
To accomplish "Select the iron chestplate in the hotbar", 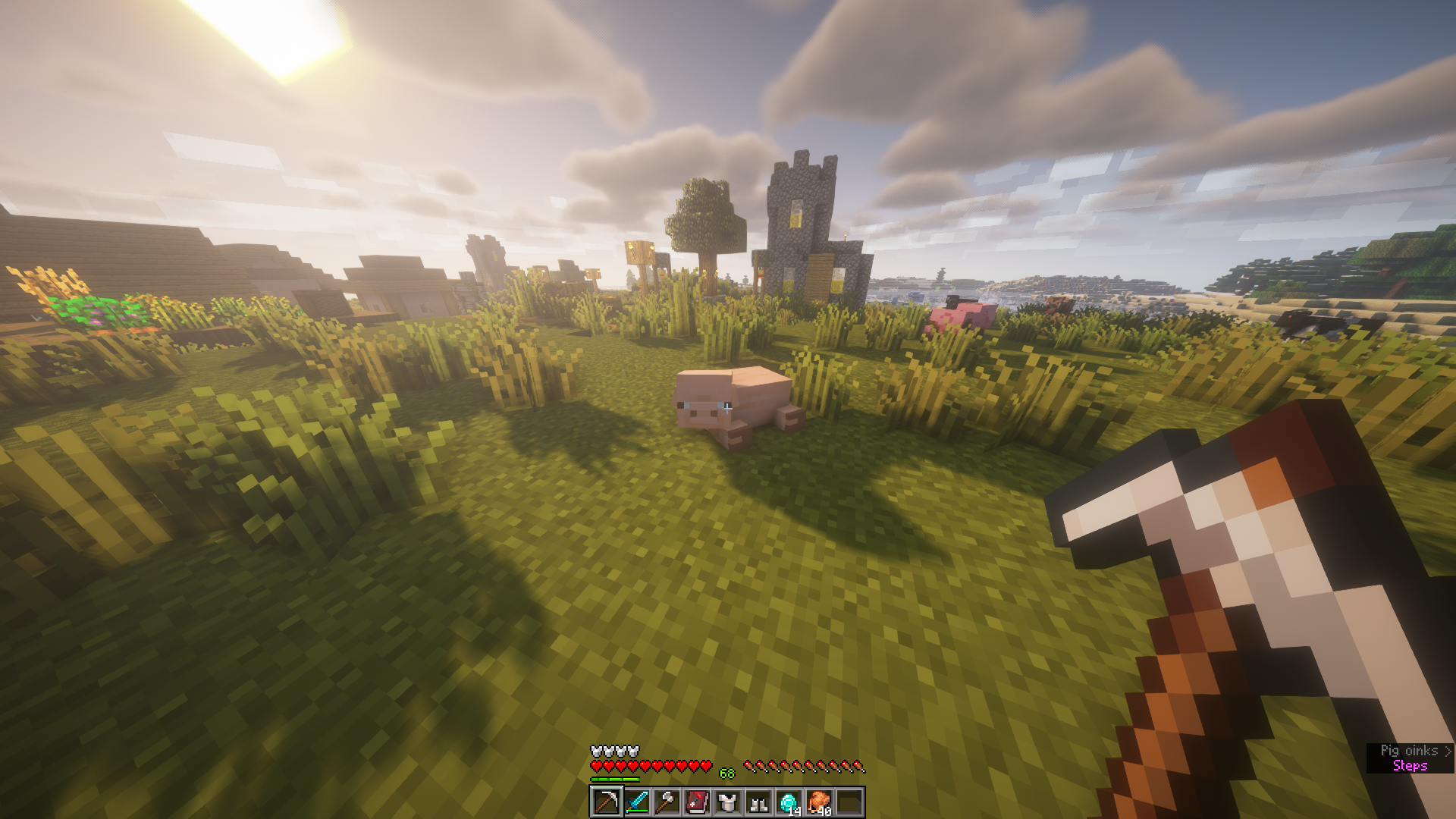I will click(x=727, y=802).
